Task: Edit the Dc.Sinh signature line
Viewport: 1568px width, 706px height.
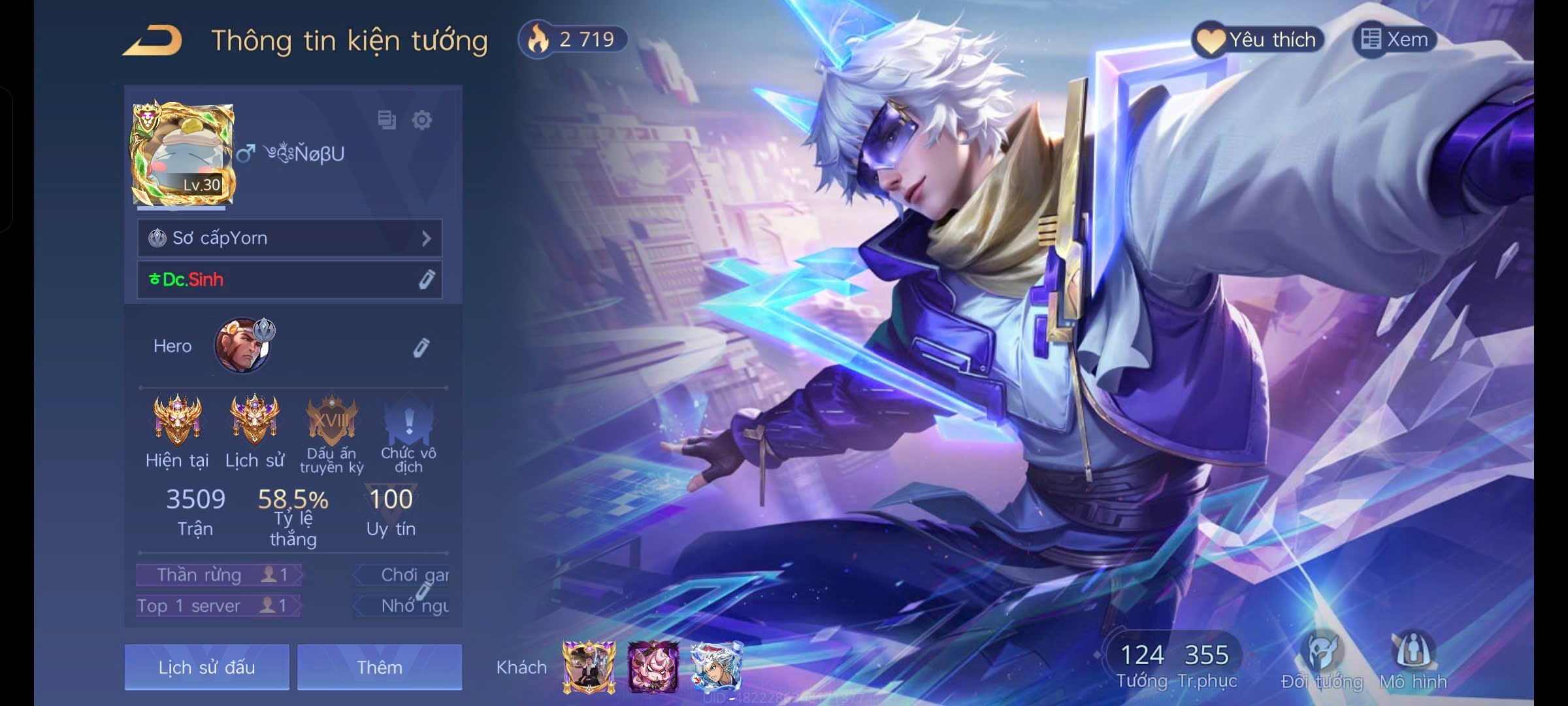Action: [426, 280]
